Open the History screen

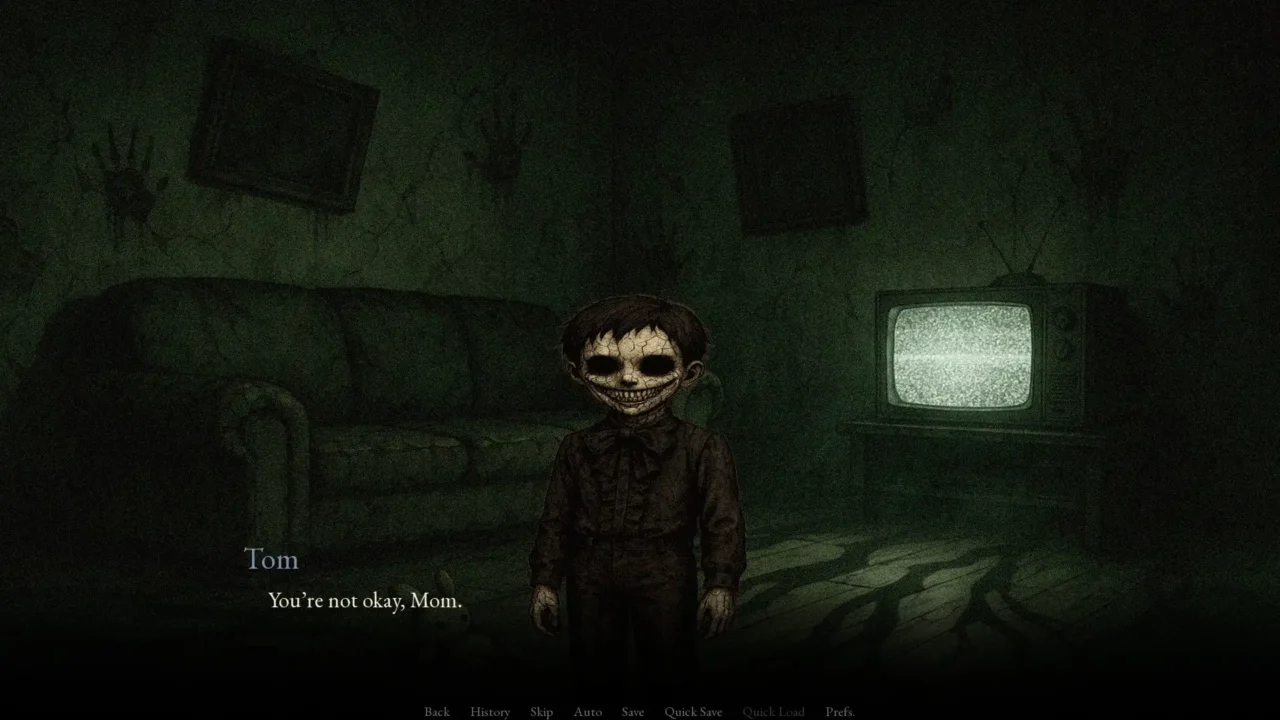click(489, 711)
